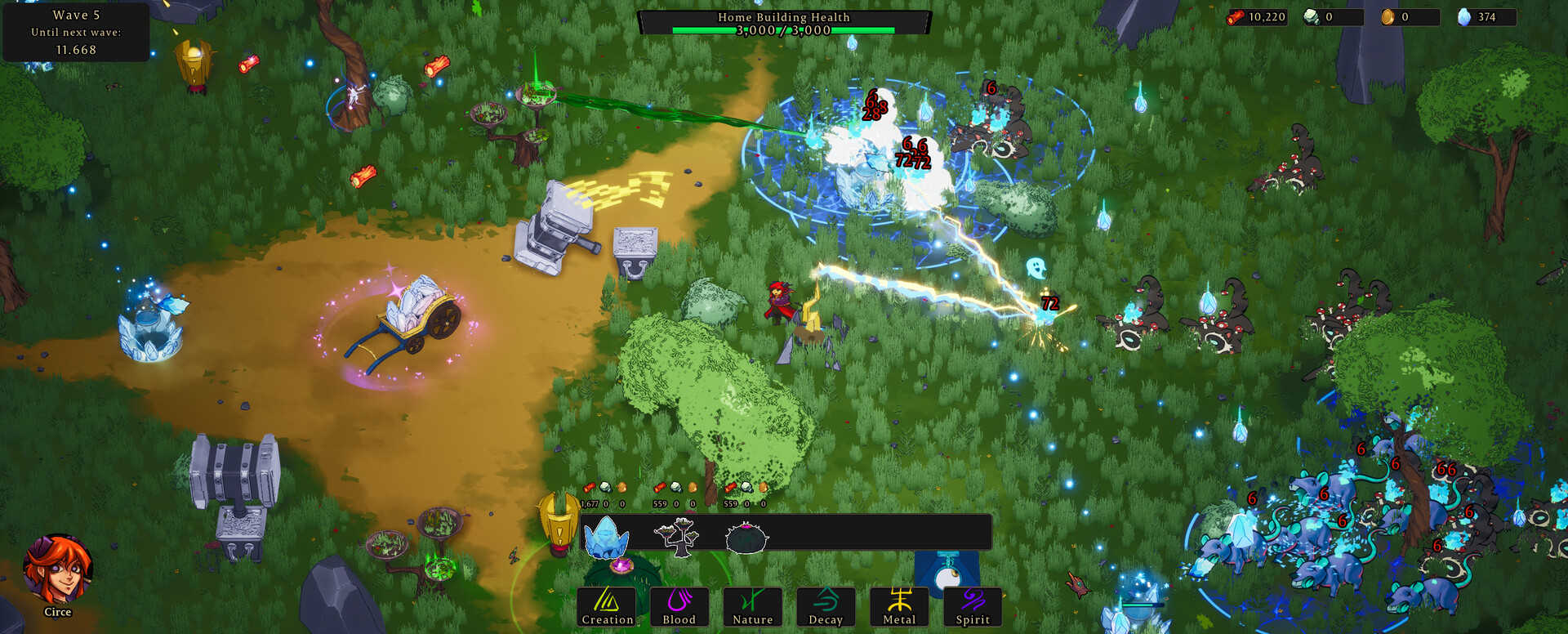Click the stone cost icon above the 559 counter
The width and height of the screenshot is (1568, 634).
click(675, 488)
